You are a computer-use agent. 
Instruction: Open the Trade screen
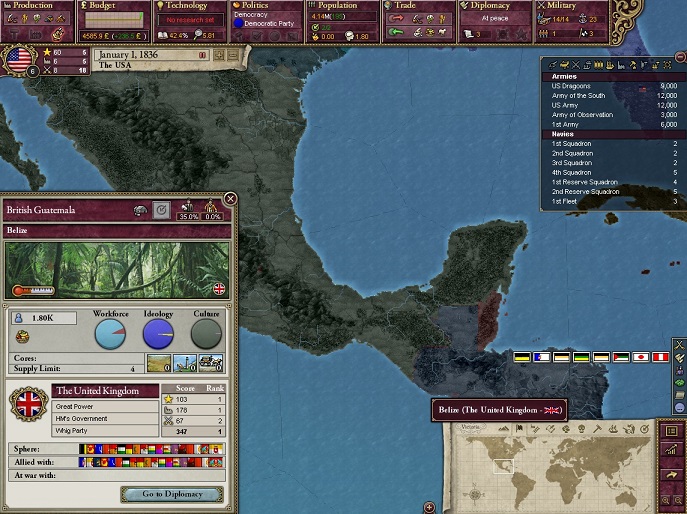(x=418, y=6)
